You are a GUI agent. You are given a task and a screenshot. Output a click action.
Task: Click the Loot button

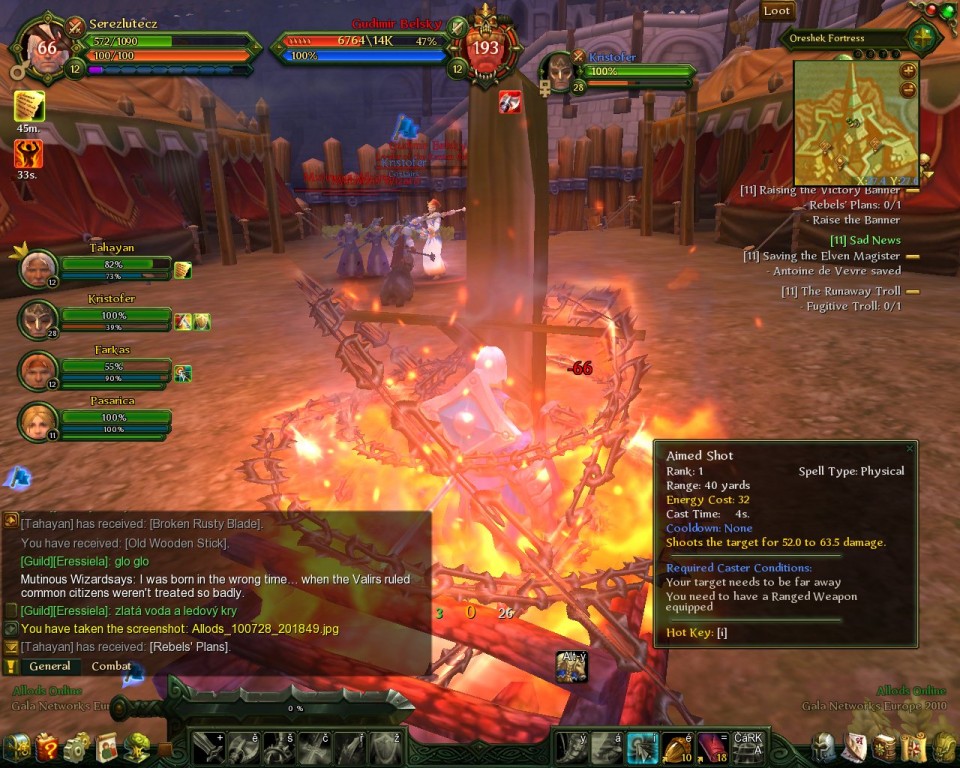click(777, 11)
